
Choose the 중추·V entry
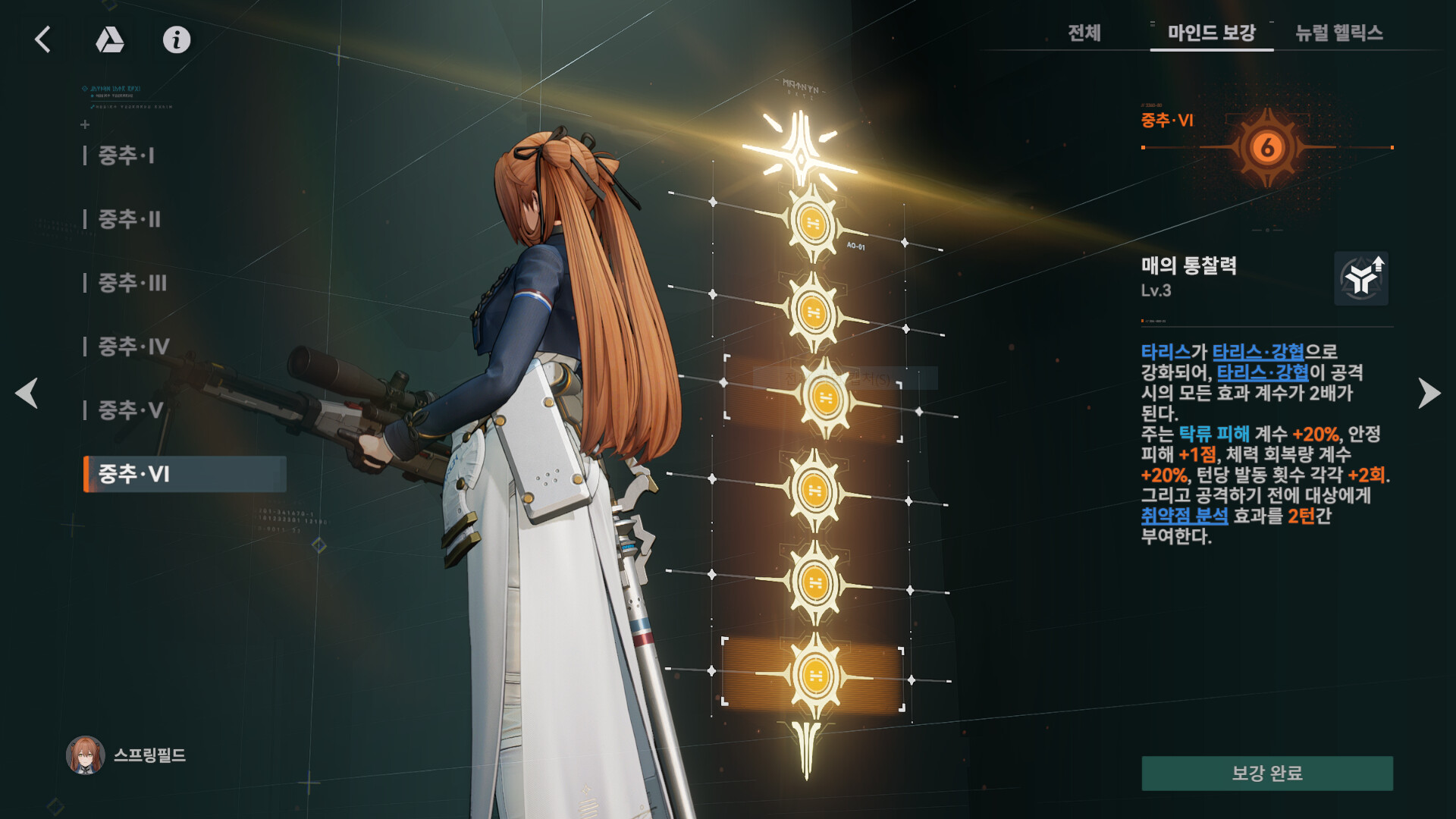pos(130,411)
